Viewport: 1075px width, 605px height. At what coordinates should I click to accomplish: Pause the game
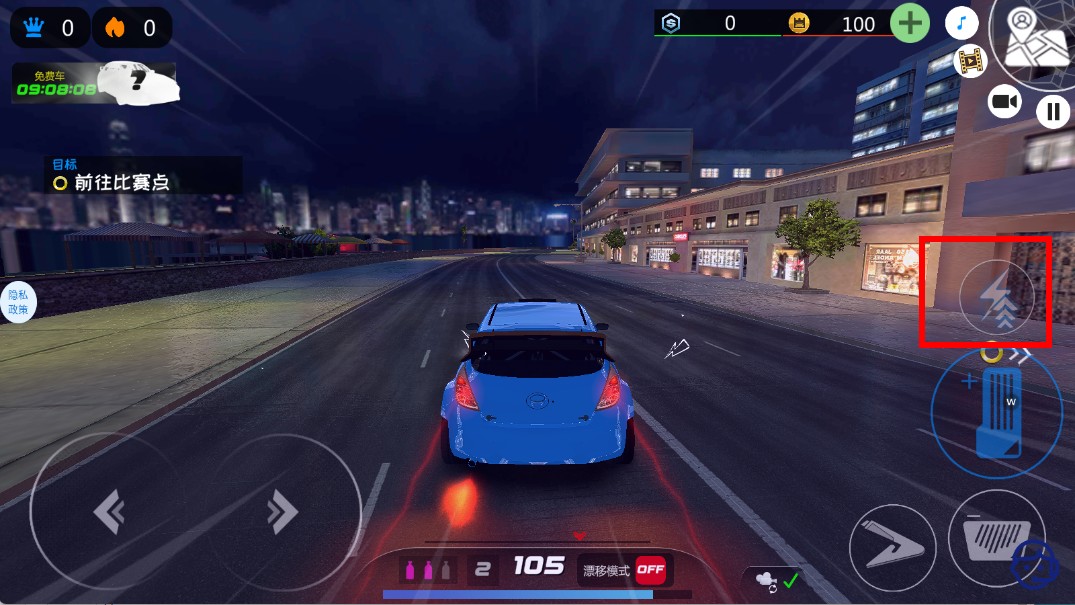pos(1052,111)
